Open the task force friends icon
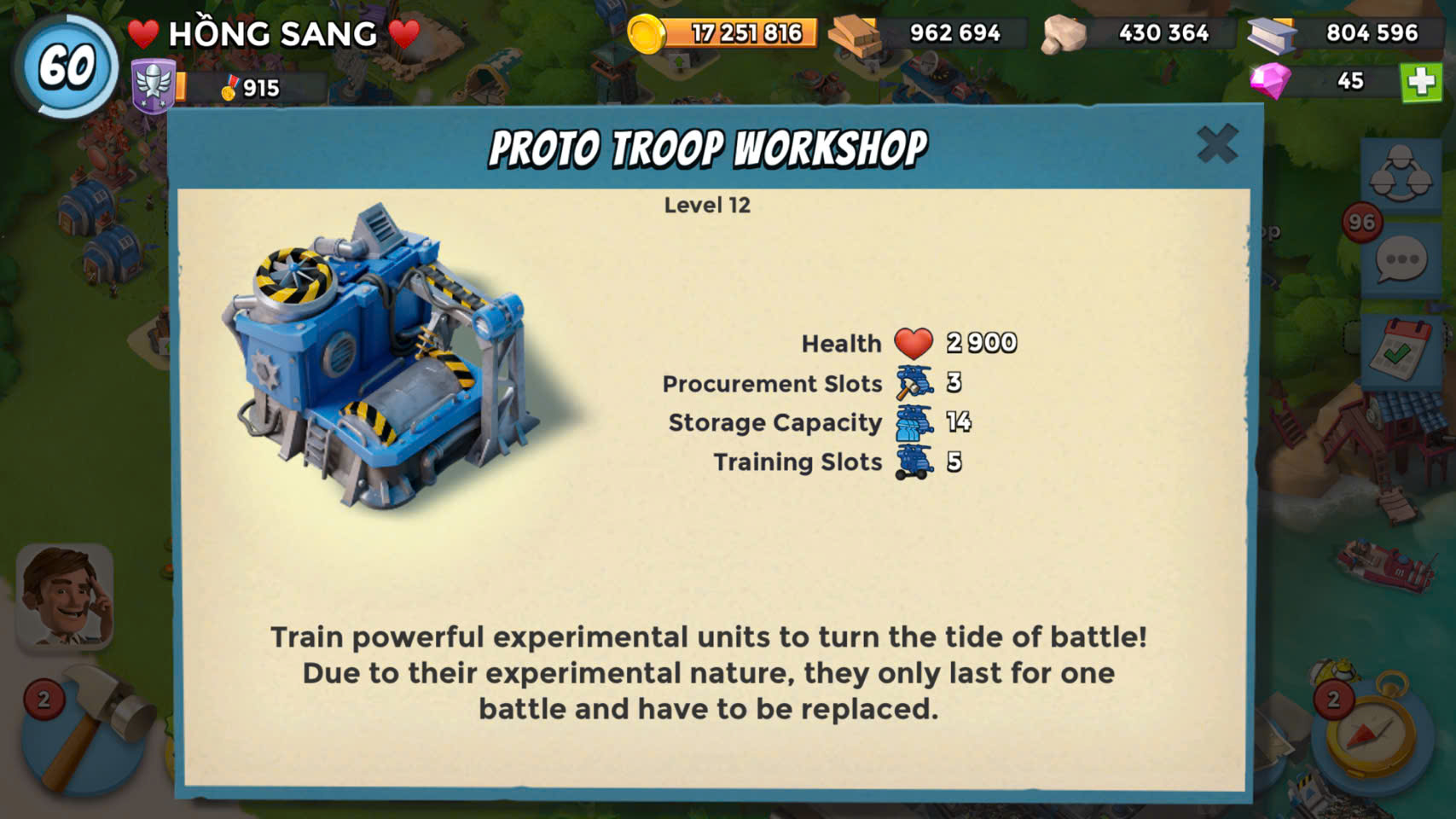The image size is (1456, 819). 1400,173
